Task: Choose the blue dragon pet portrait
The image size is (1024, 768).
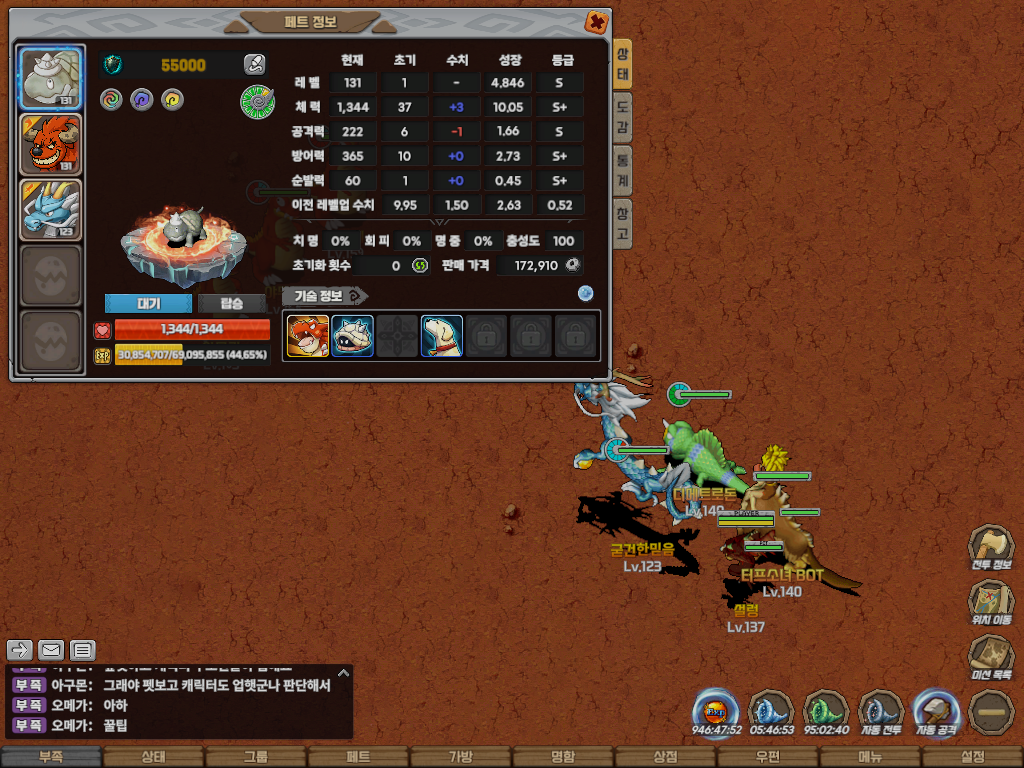Action: pyautogui.click(x=51, y=210)
